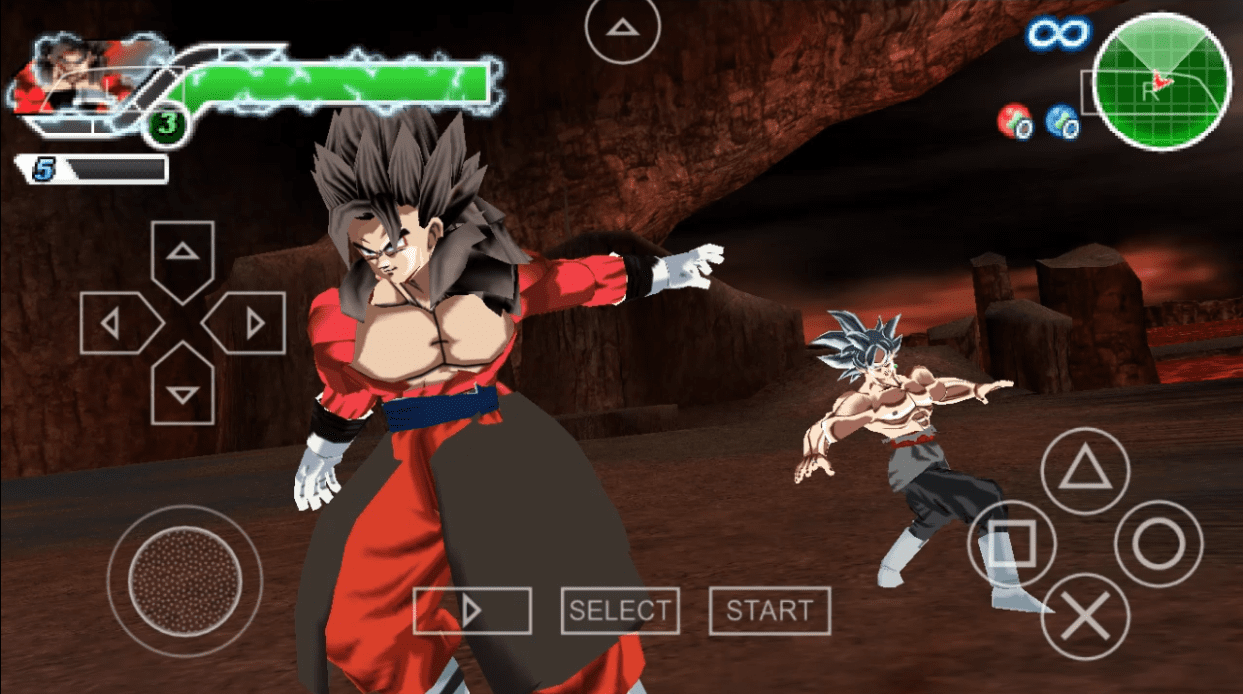Open the emulator menu with the top arrow

click(623, 30)
